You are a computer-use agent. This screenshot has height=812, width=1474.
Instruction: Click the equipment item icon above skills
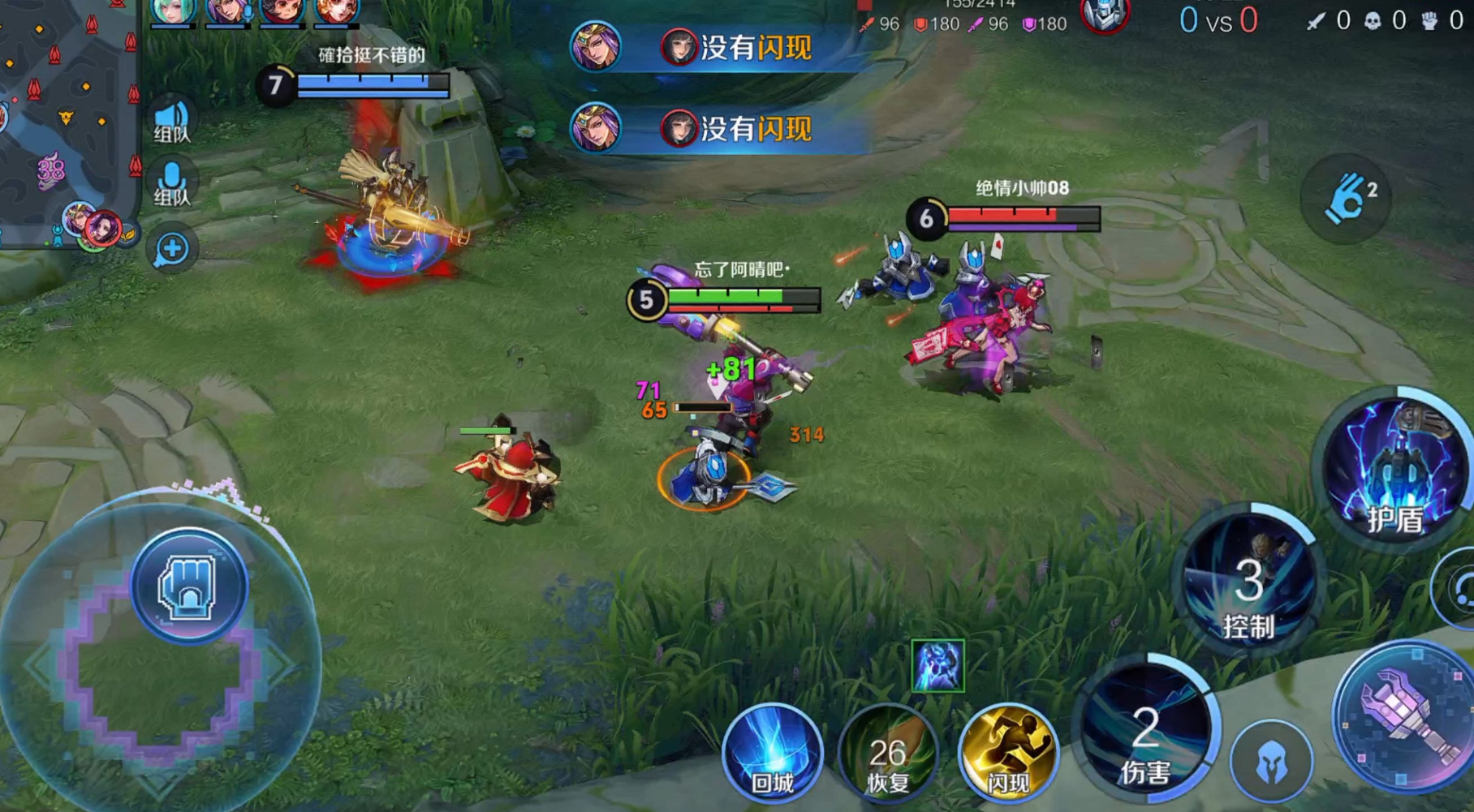937,666
